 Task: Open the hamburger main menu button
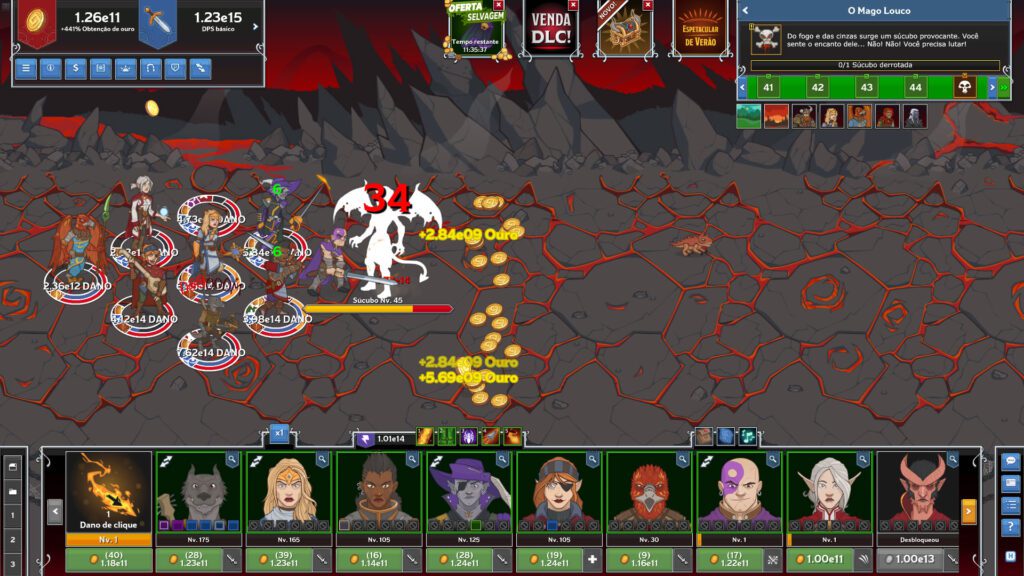(x=27, y=68)
